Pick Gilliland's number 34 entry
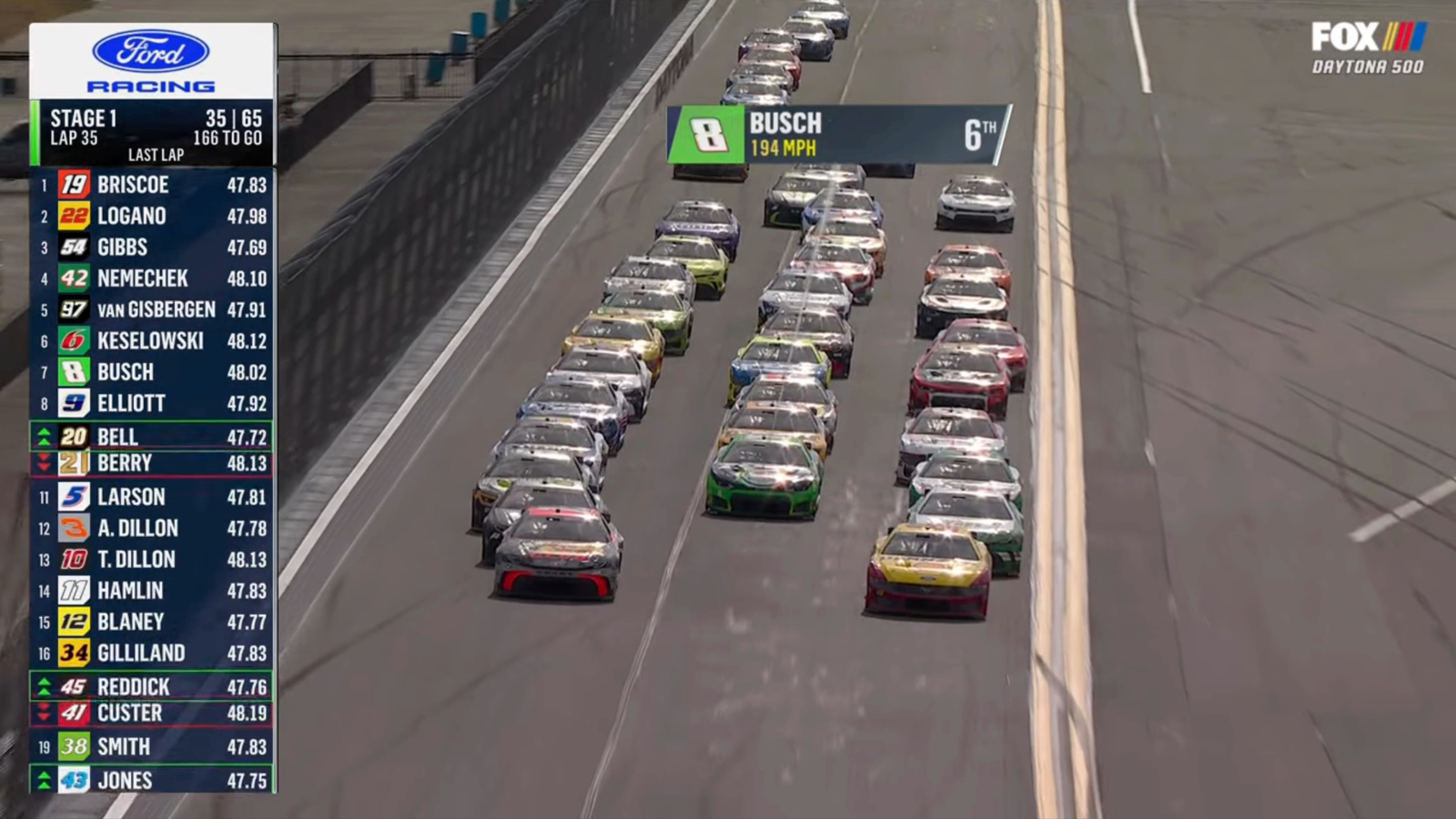This screenshot has width=1456, height=819. (153, 653)
